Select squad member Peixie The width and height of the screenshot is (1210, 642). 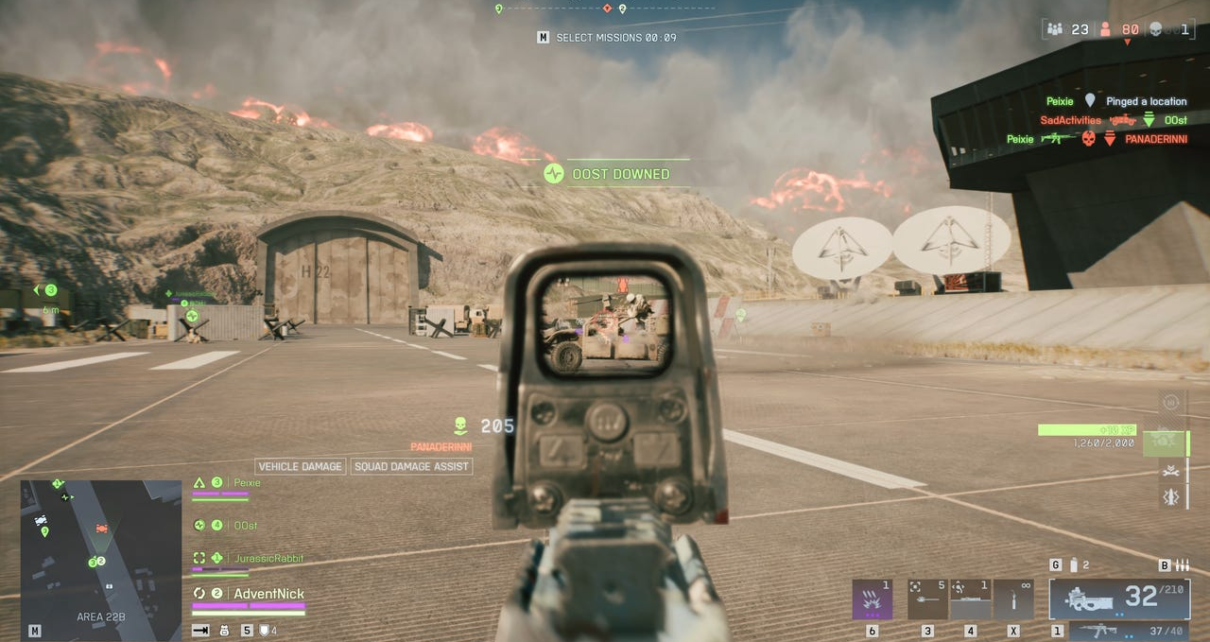click(247, 483)
